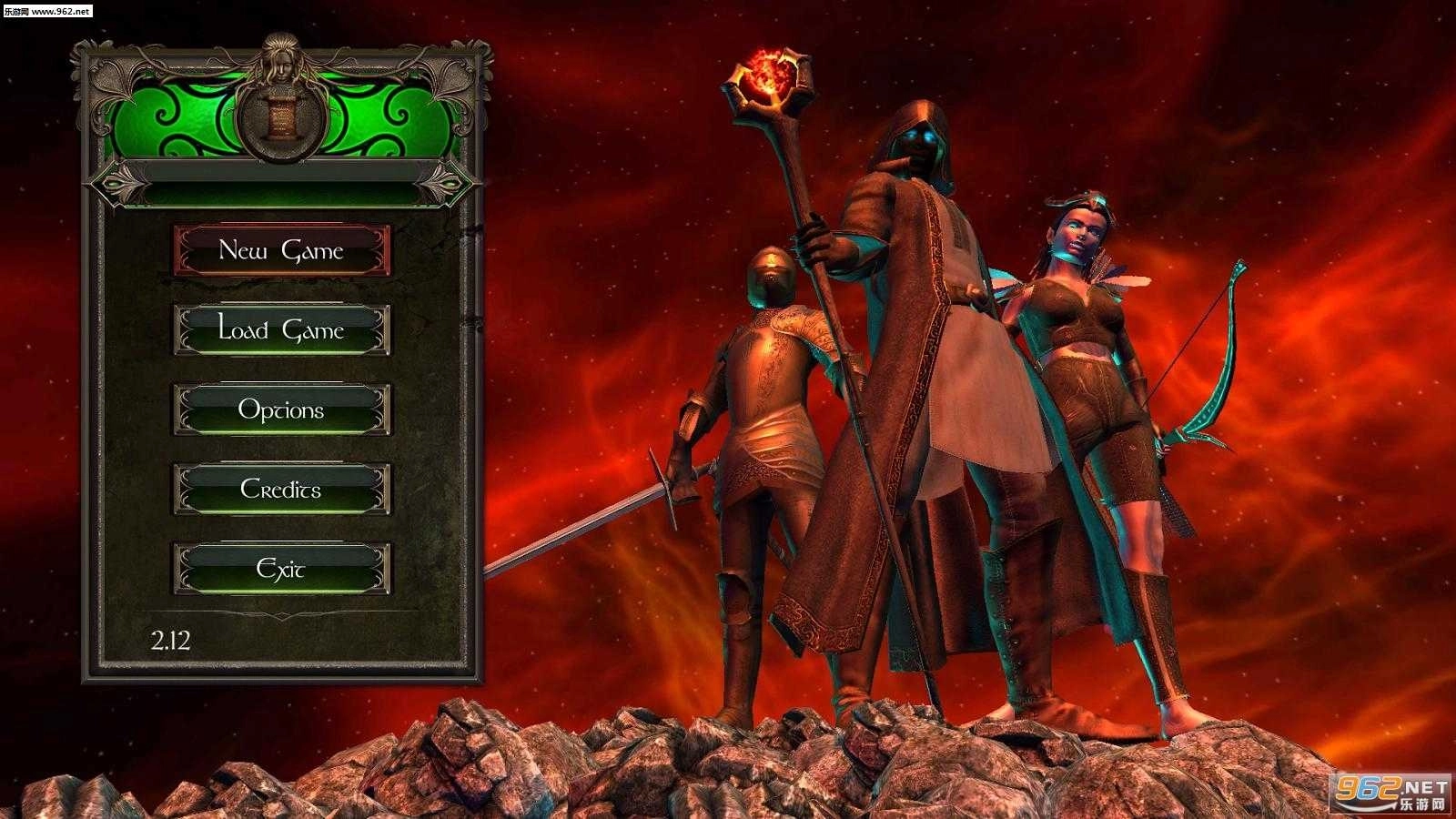The image size is (1456, 819).
Task: Open the Load Game menu
Action: 282,329
